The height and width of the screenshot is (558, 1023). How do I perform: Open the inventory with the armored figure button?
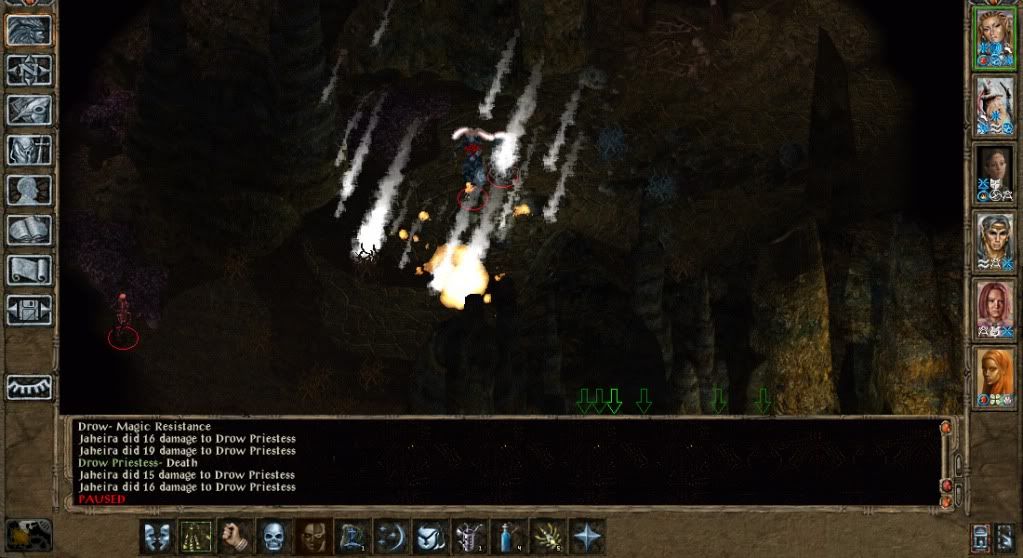click(29, 150)
